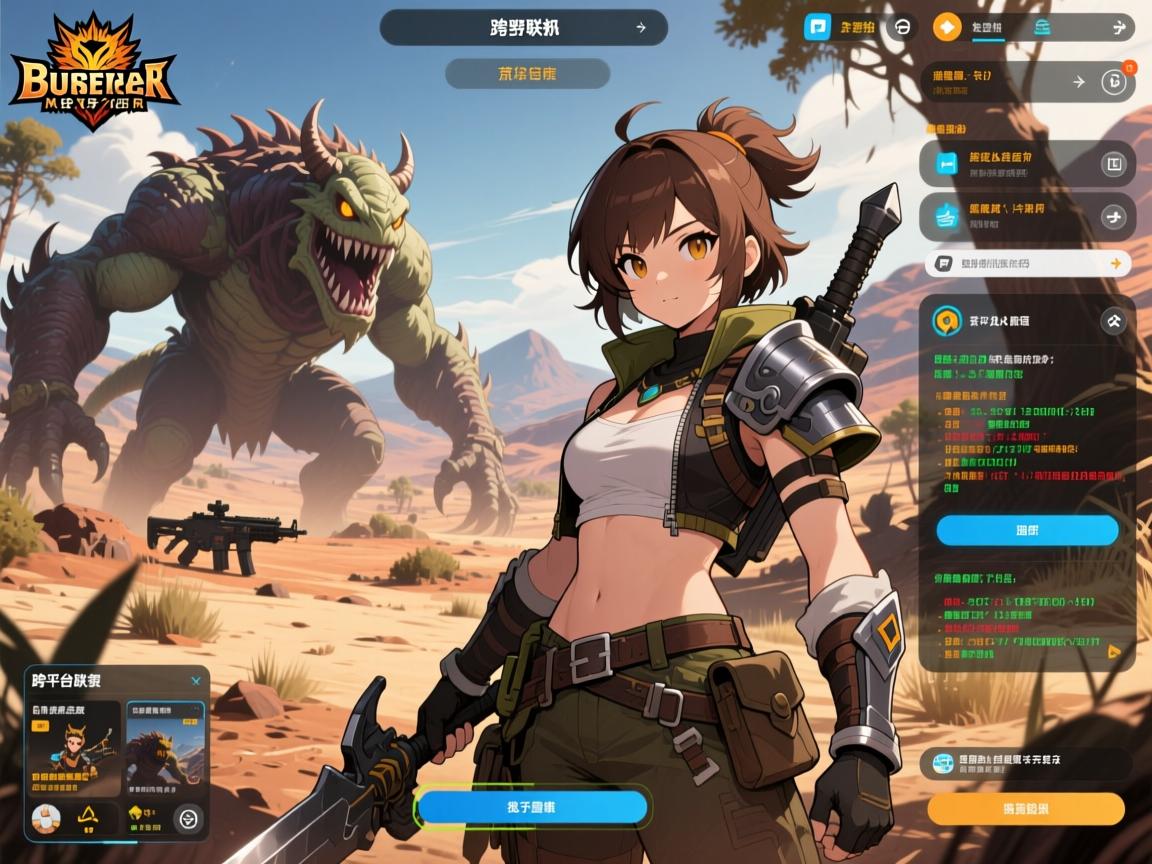Click the top center pill with arrow
1152x864 pixels.
pyautogui.click(x=523, y=28)
